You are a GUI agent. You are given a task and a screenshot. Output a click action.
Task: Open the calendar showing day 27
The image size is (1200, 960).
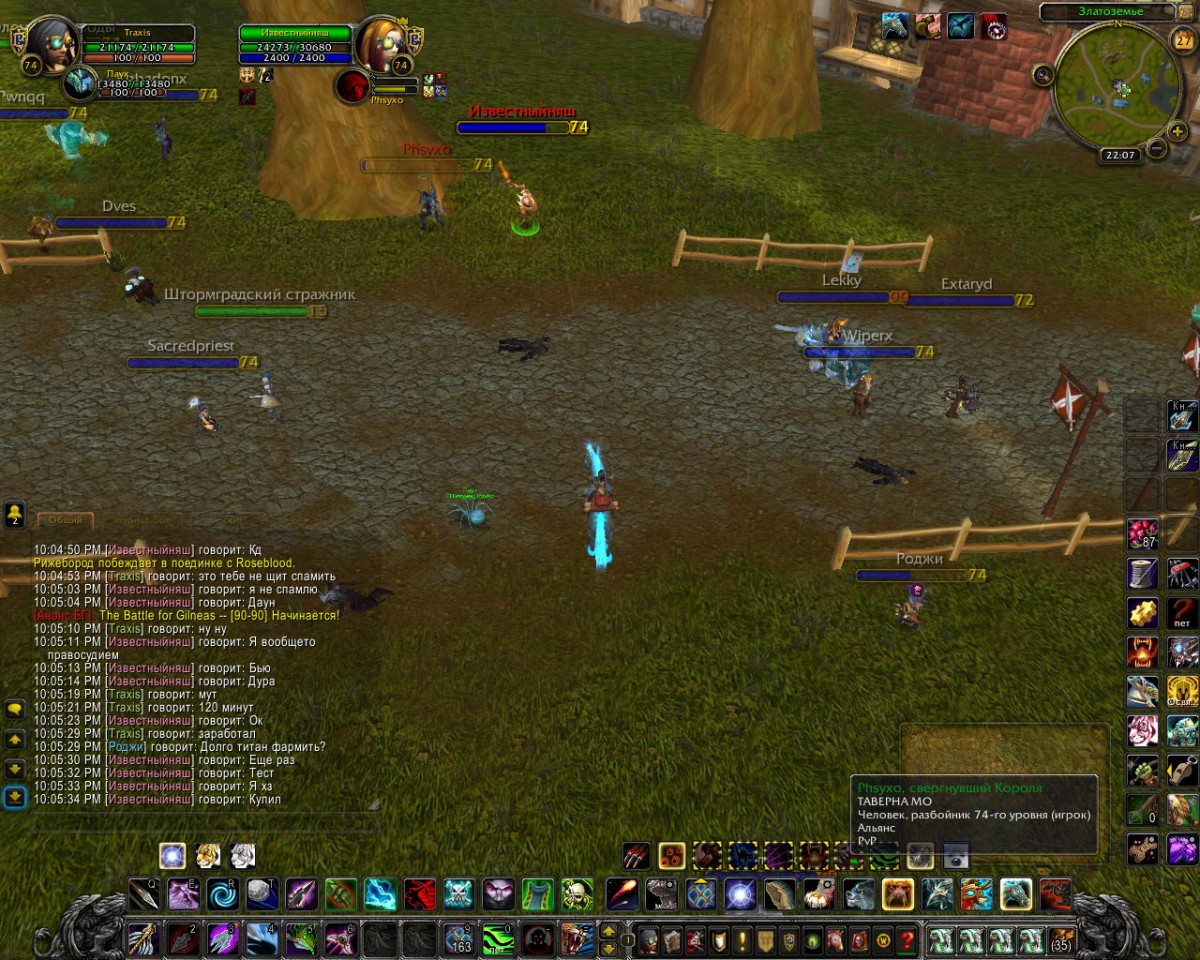pos(1183,41)
